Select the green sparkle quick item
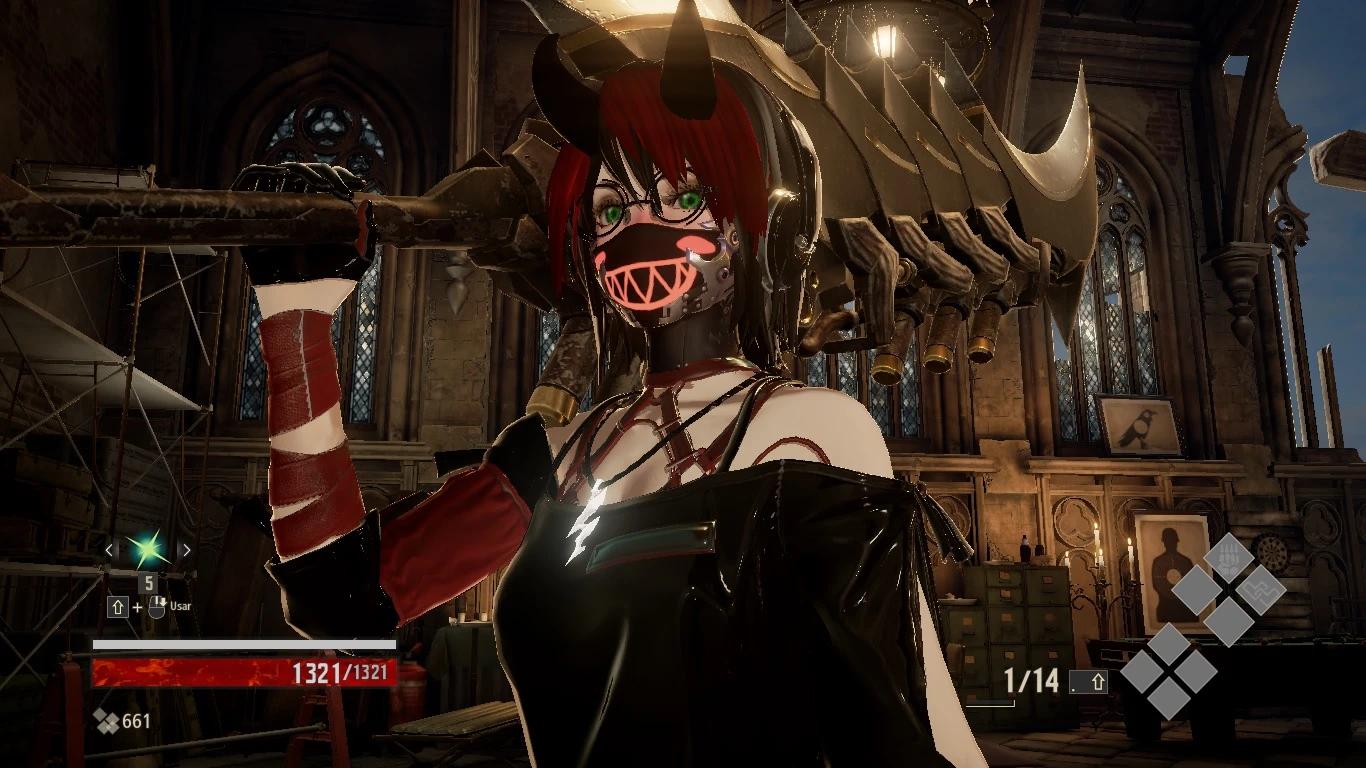Screen dimensions: 1366x768 (x=148, y=549)
